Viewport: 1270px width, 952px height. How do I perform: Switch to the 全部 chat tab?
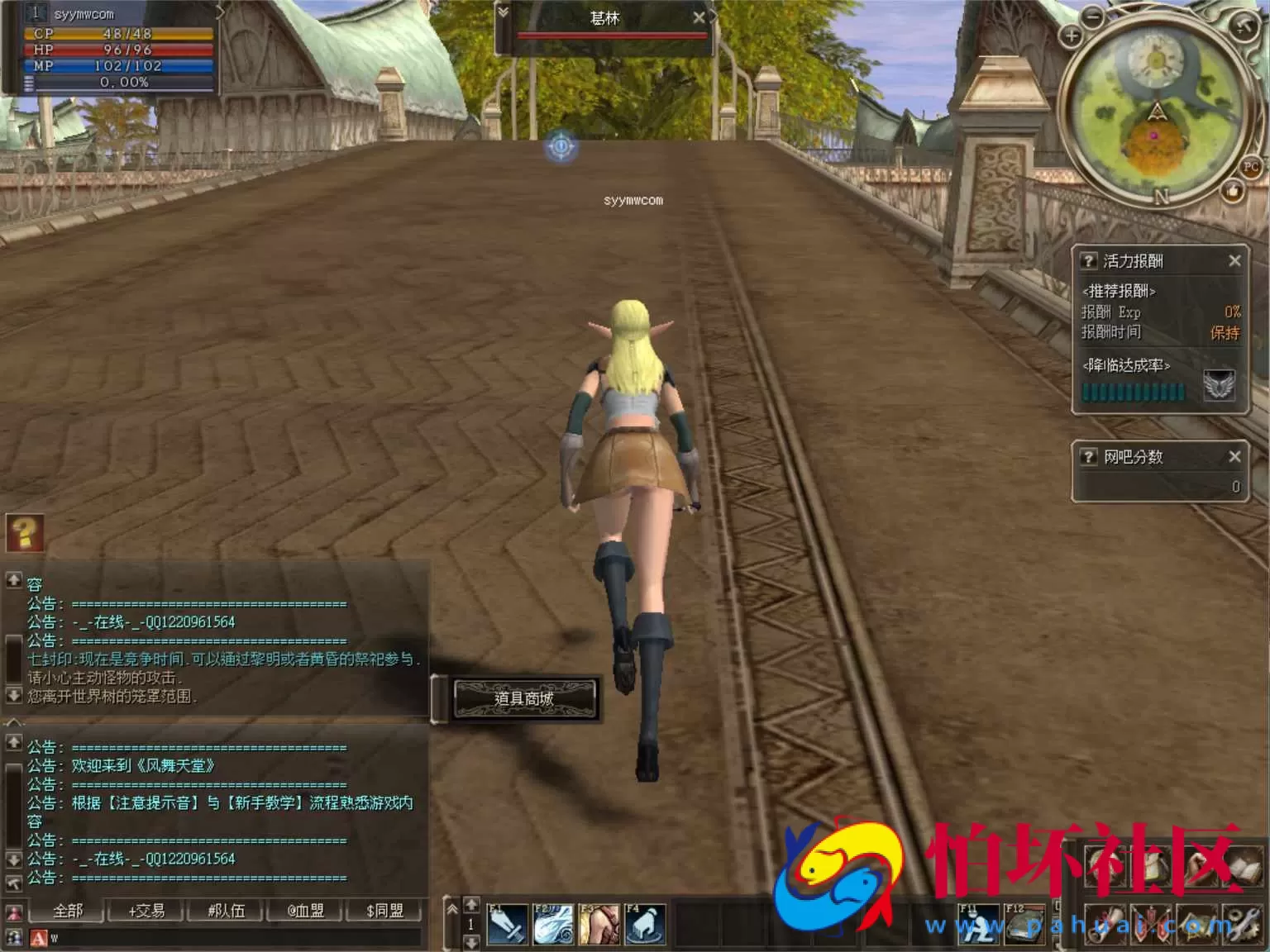coord(68,911)
